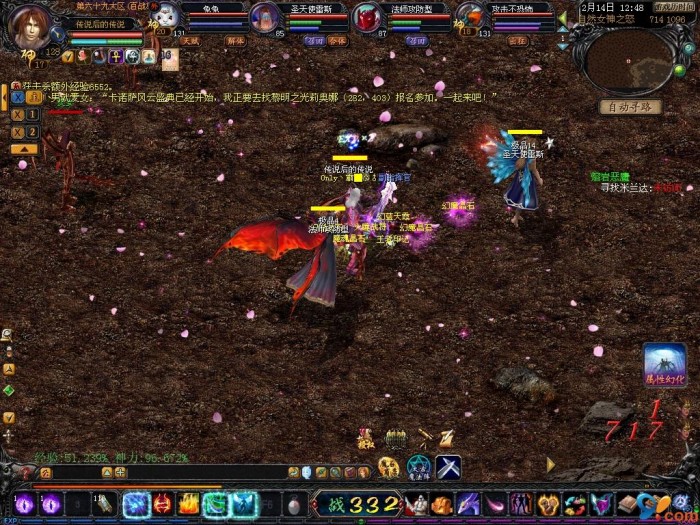Screen dimensions: 700x525
Task: Cast the pink comet skill
Action: (x=496, y=504)
